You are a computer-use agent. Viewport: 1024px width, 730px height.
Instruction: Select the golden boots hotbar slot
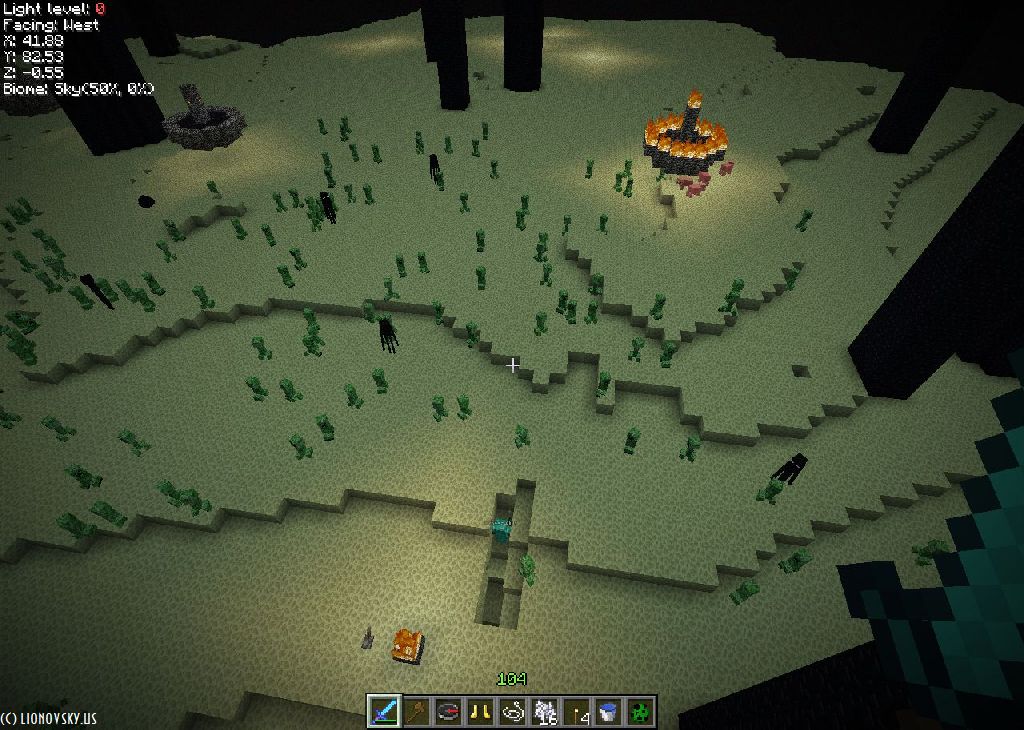[480, 711]
